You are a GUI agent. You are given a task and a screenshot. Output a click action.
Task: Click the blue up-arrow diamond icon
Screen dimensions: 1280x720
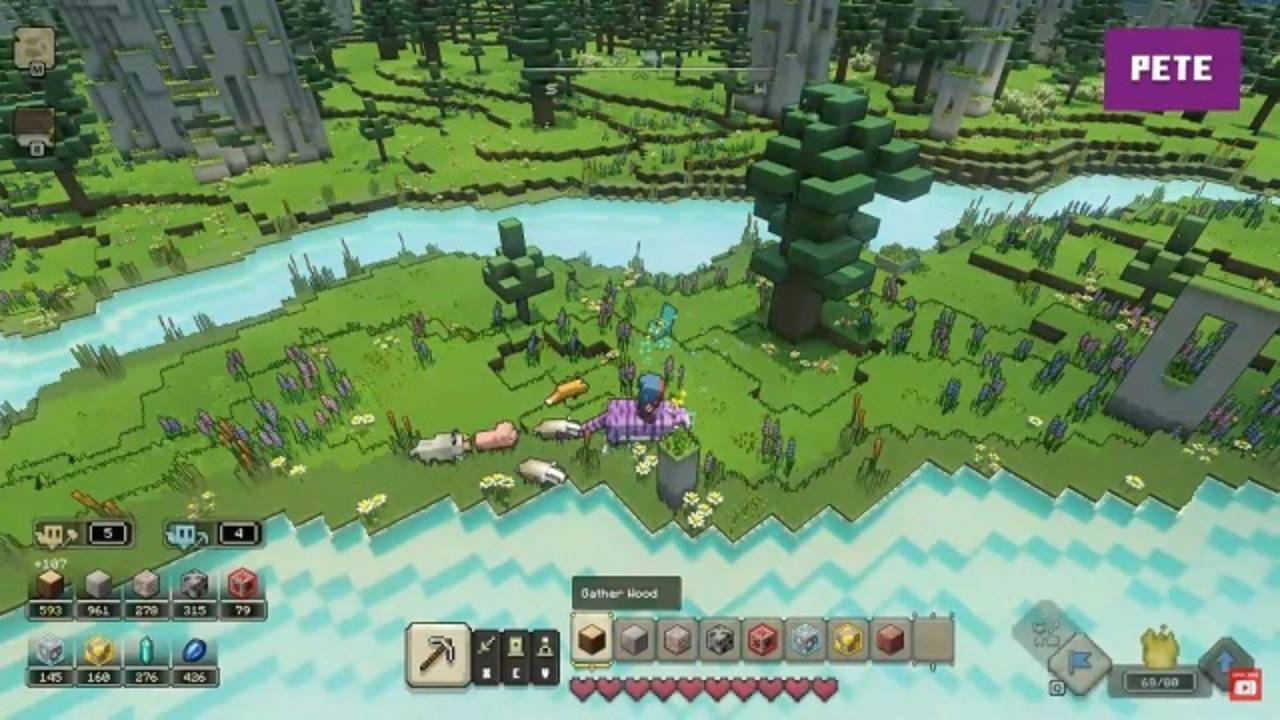(x=1224, y=658)
